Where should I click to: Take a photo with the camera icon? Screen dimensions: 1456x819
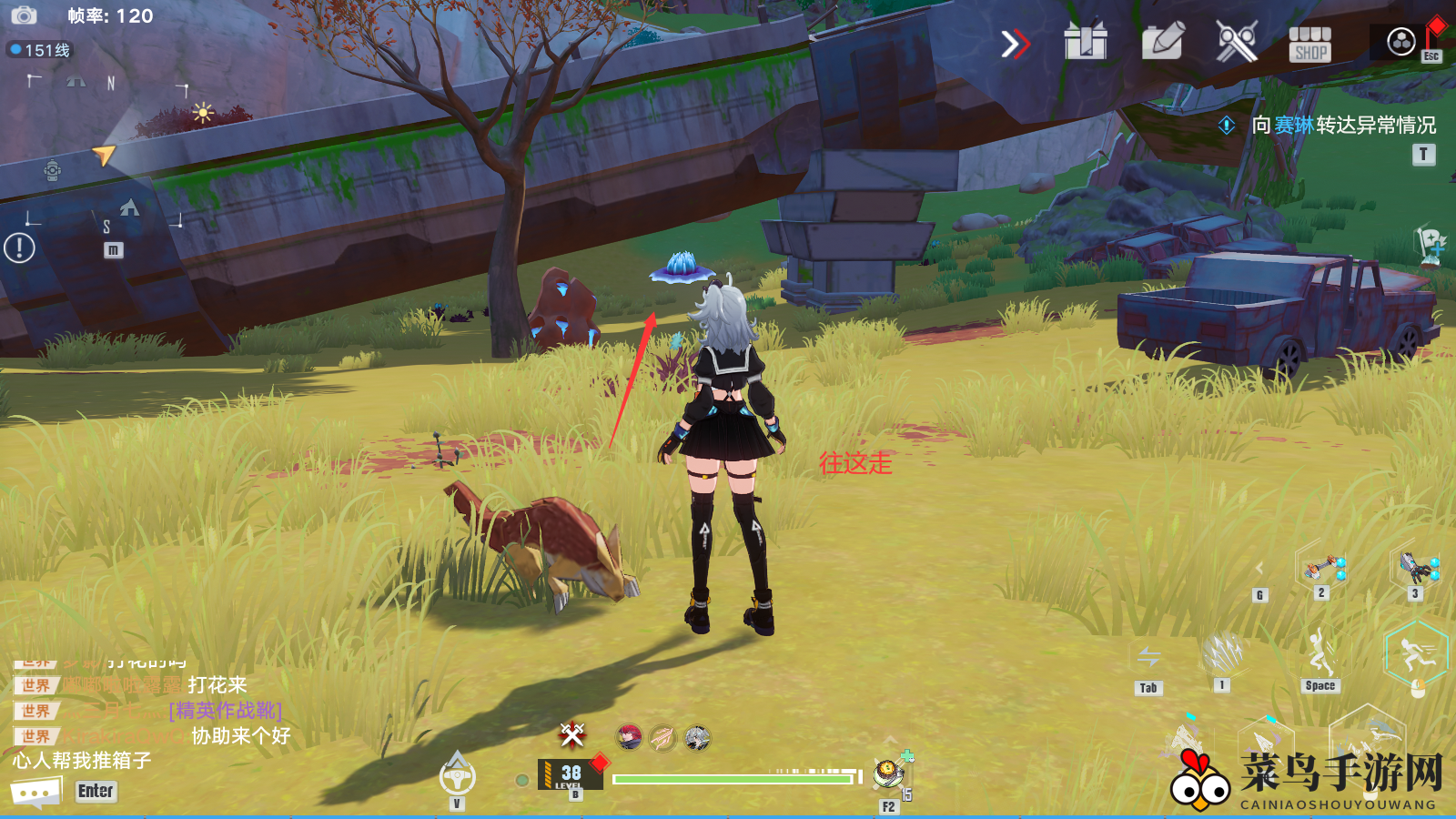click(23, 15)
